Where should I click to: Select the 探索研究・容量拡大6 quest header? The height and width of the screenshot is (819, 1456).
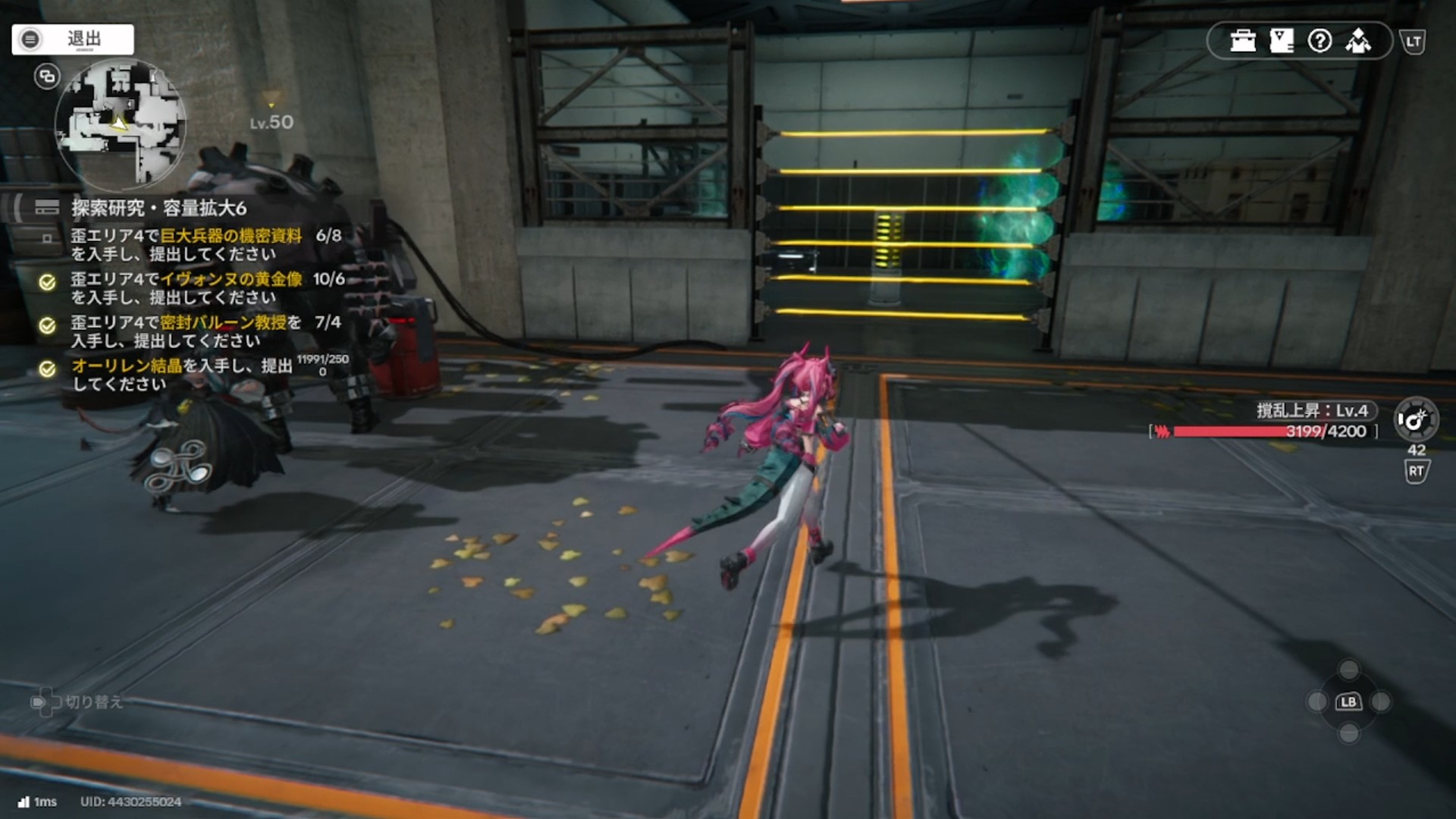158,208
